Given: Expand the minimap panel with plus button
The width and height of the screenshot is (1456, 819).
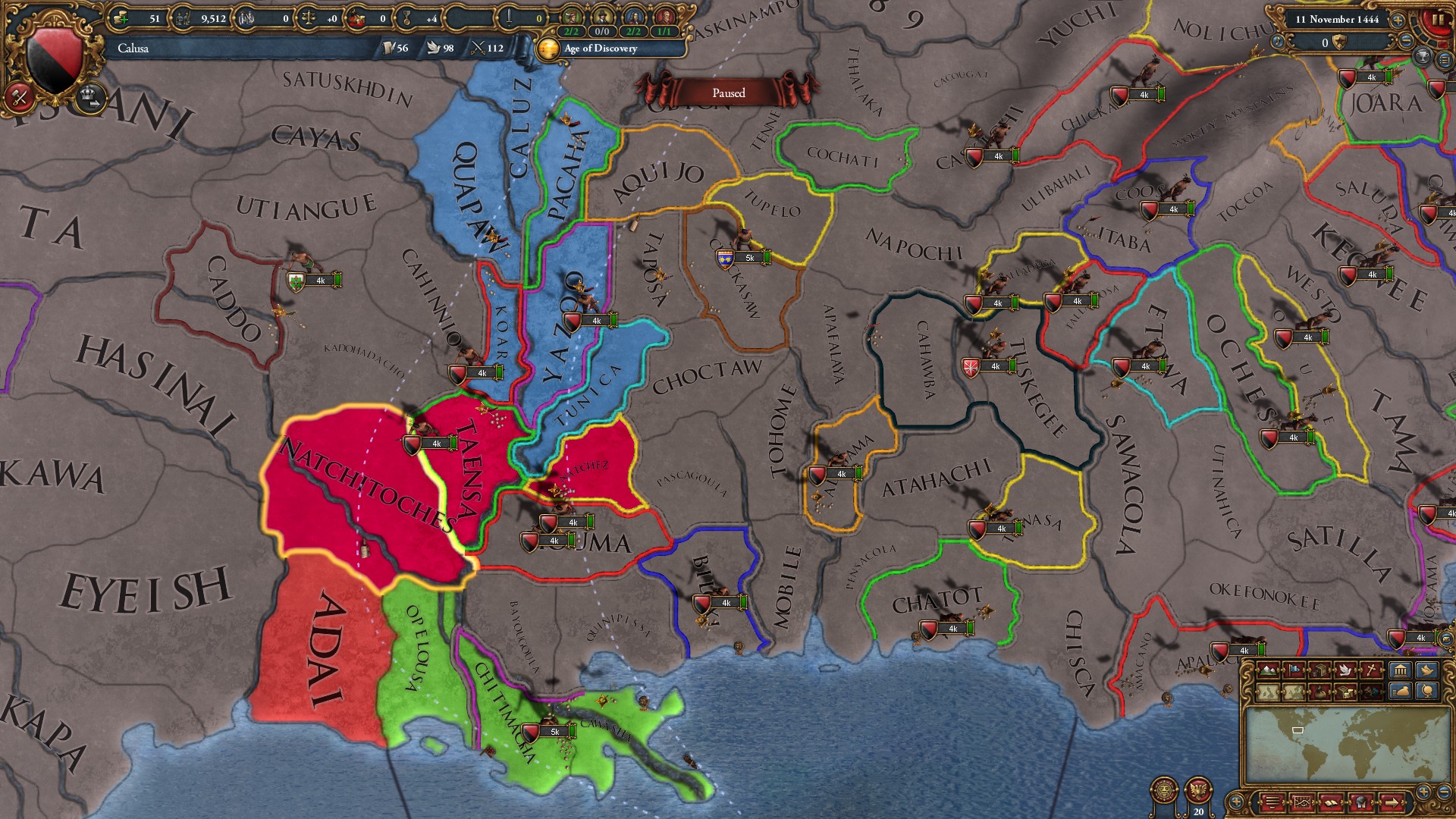Looking at the screenshot, I should tap(1235, 802).
